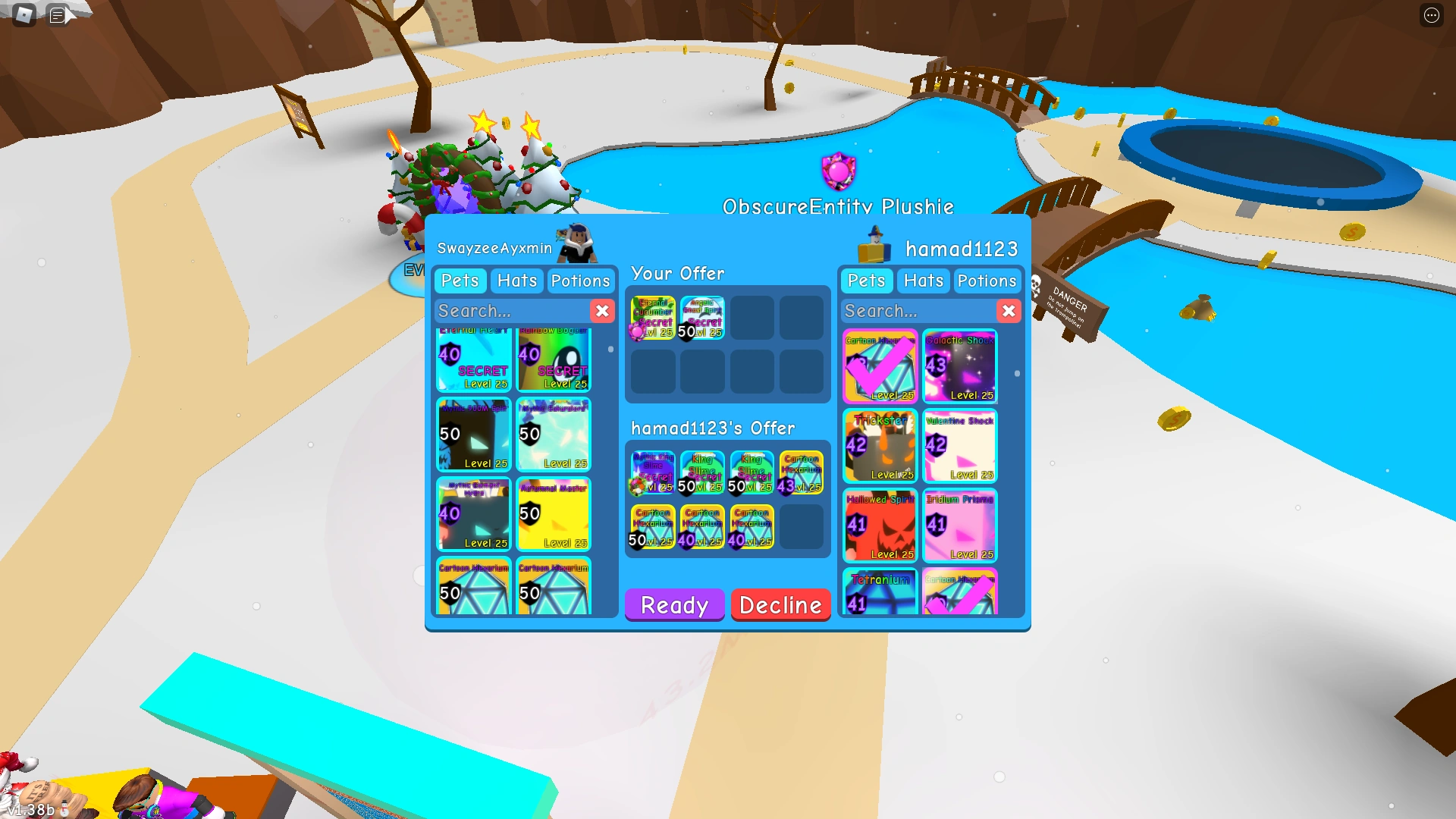Select the Autumnal Master pet

pyautogui.click(x=554, y=514)
